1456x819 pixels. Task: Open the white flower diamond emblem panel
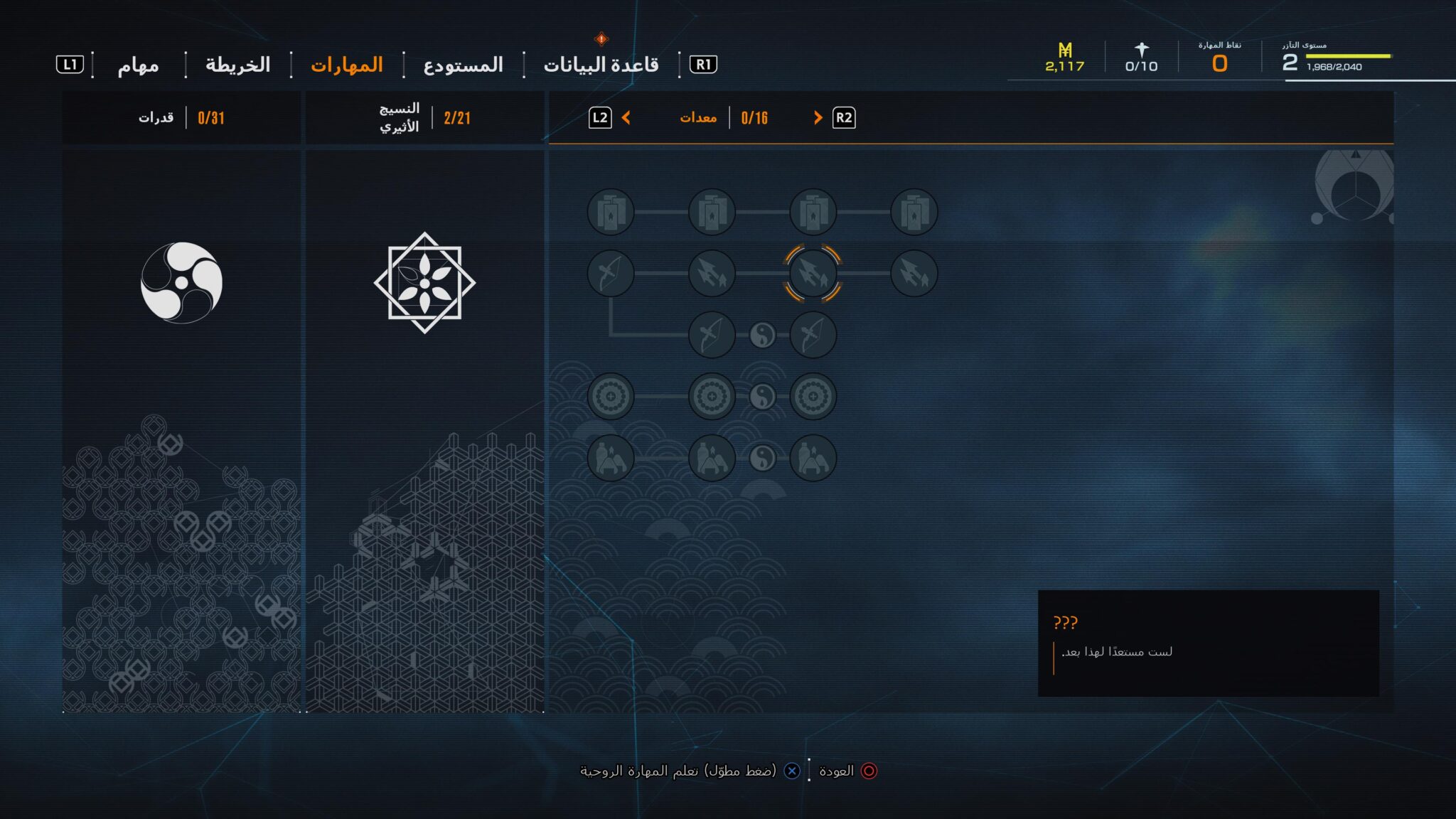tap(424, 283)
